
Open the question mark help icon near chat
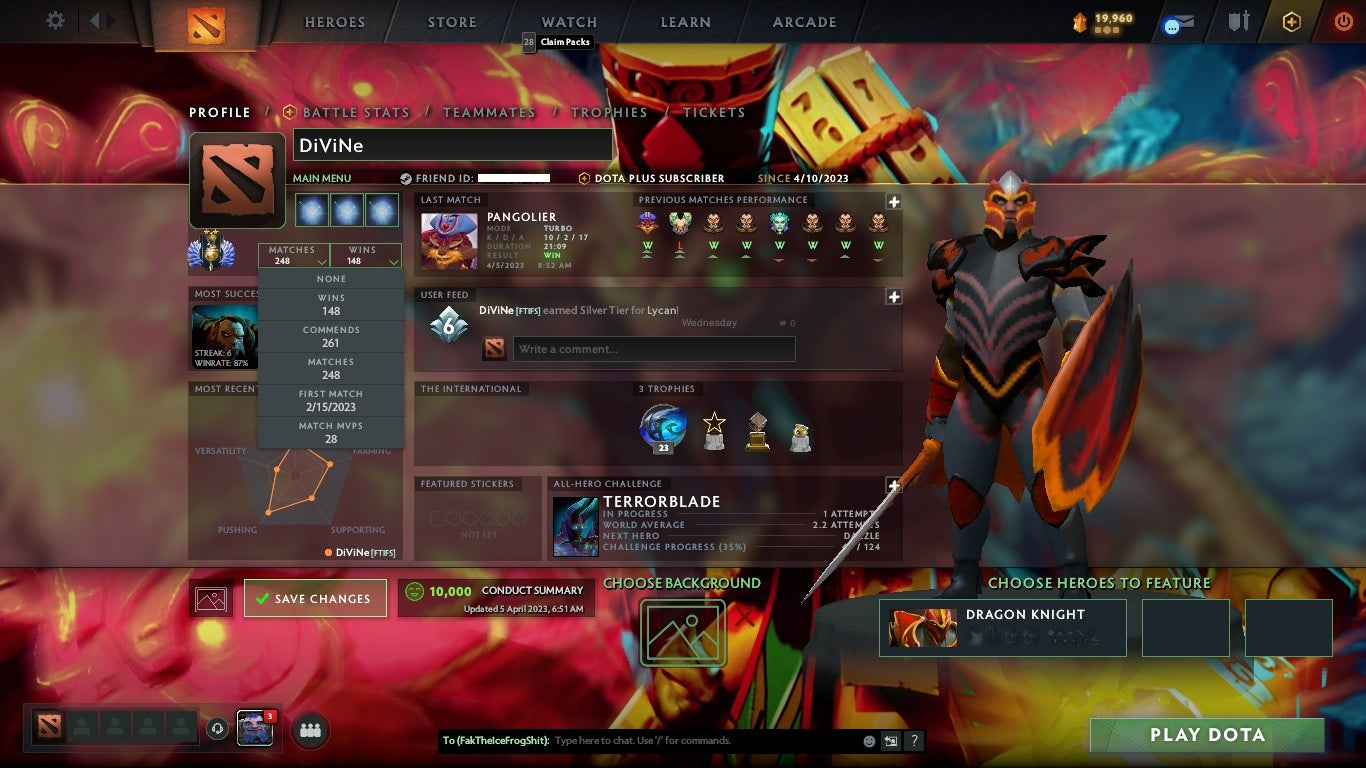(913, 740)
